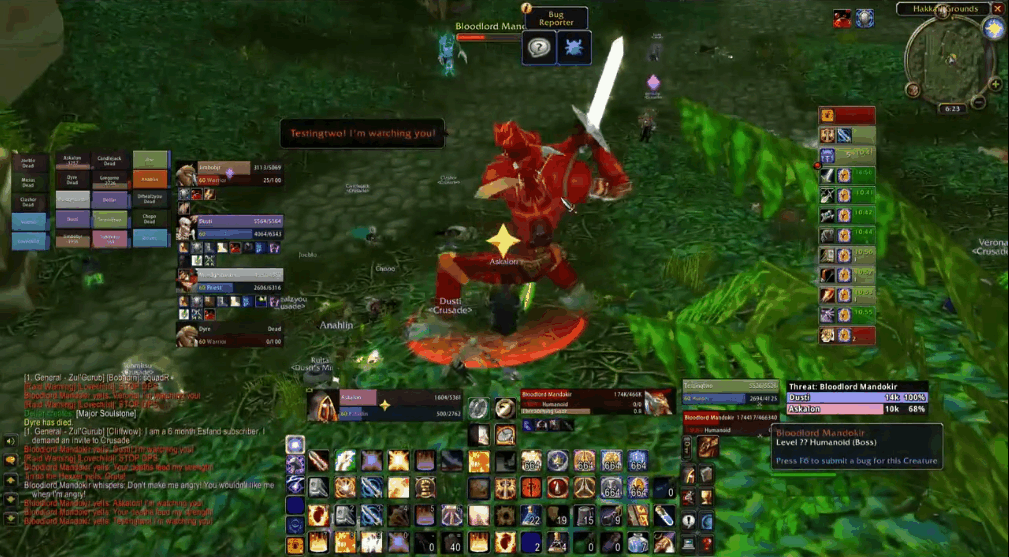Image resolution: width=1009 pixels, height=557 pixels.
Task: Zoom in on the minimap
Action: tap(996, 84)
